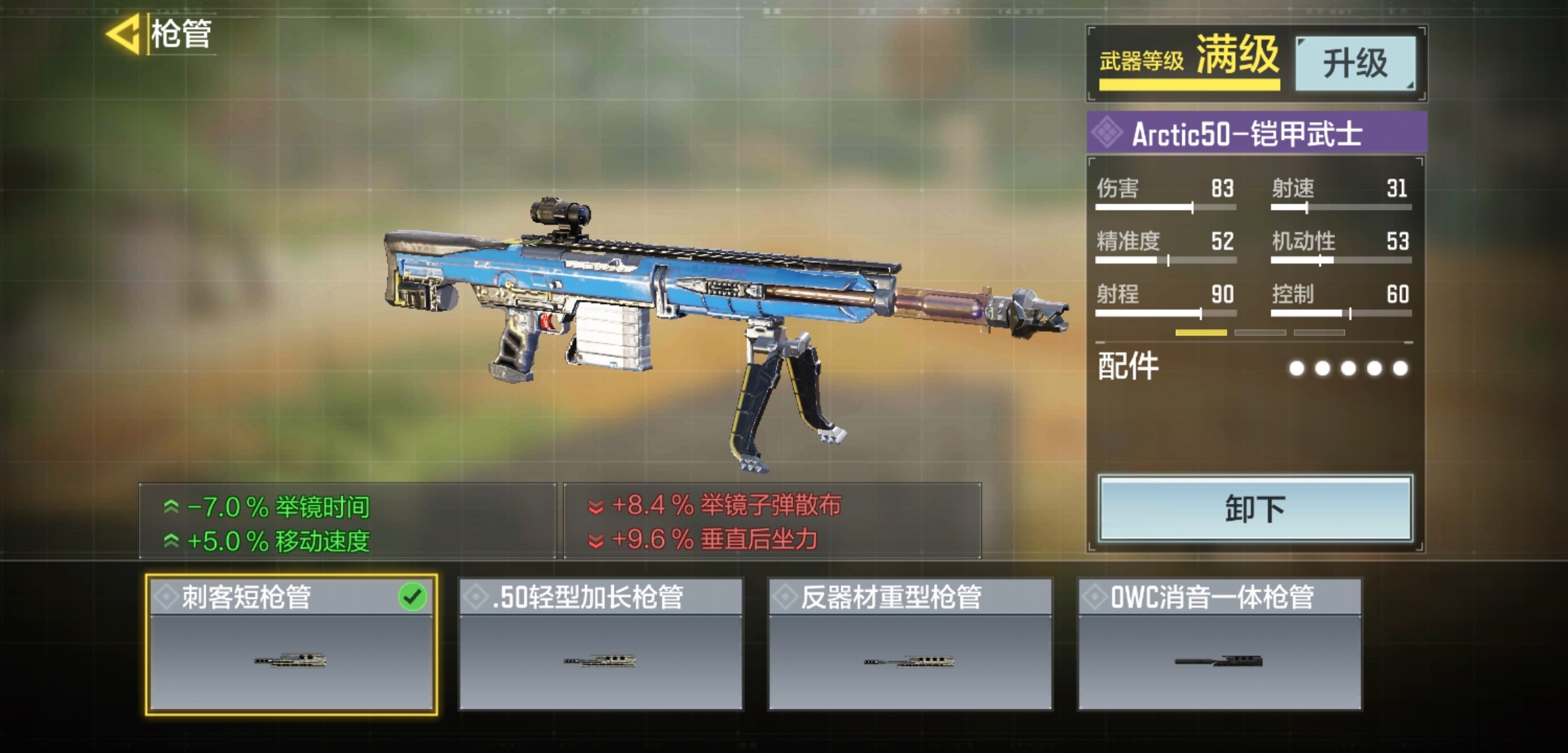Equip the OWC消音一体枪管 barrel
This screenshot has height=753, width=1568.
pyautogui.click(x=1219, y=644)
